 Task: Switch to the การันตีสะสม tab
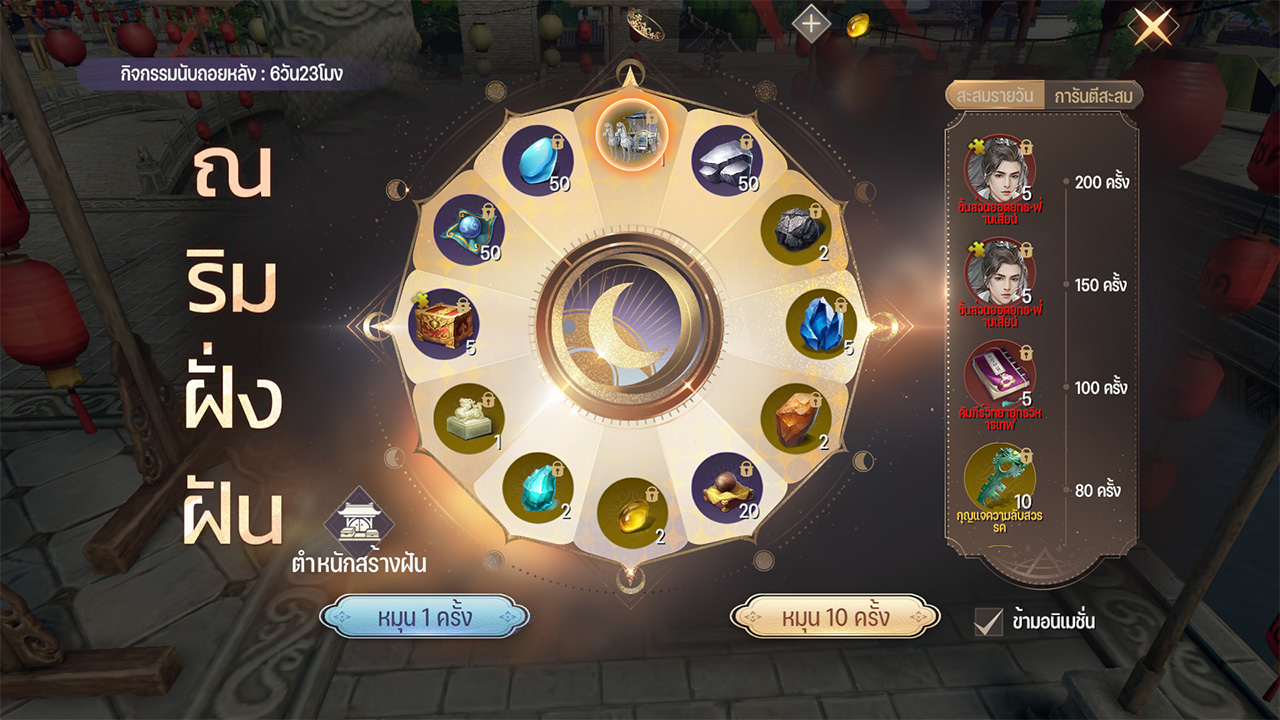(x=1092, y=96)
